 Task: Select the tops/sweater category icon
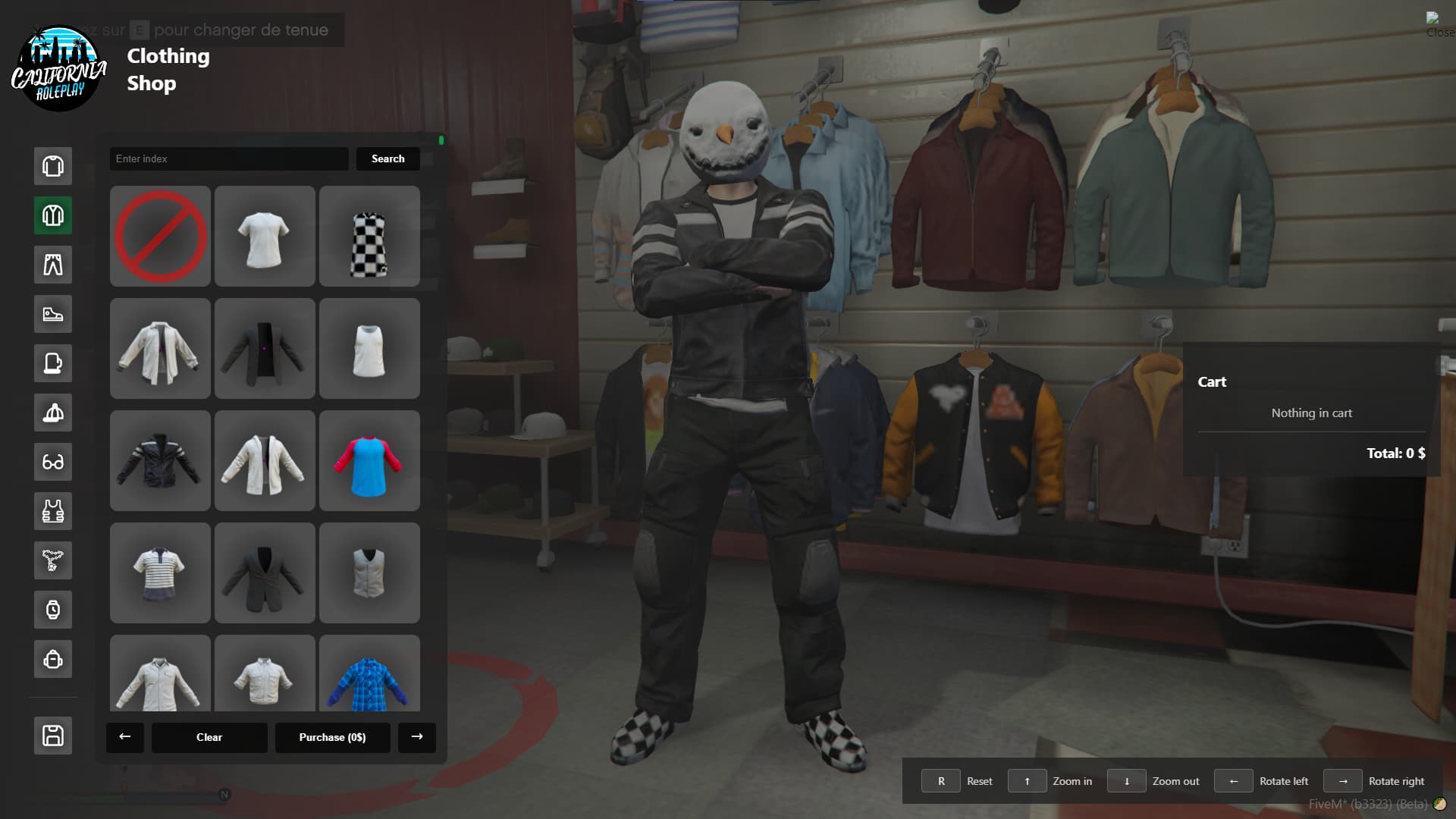click(x=52, y=166)
